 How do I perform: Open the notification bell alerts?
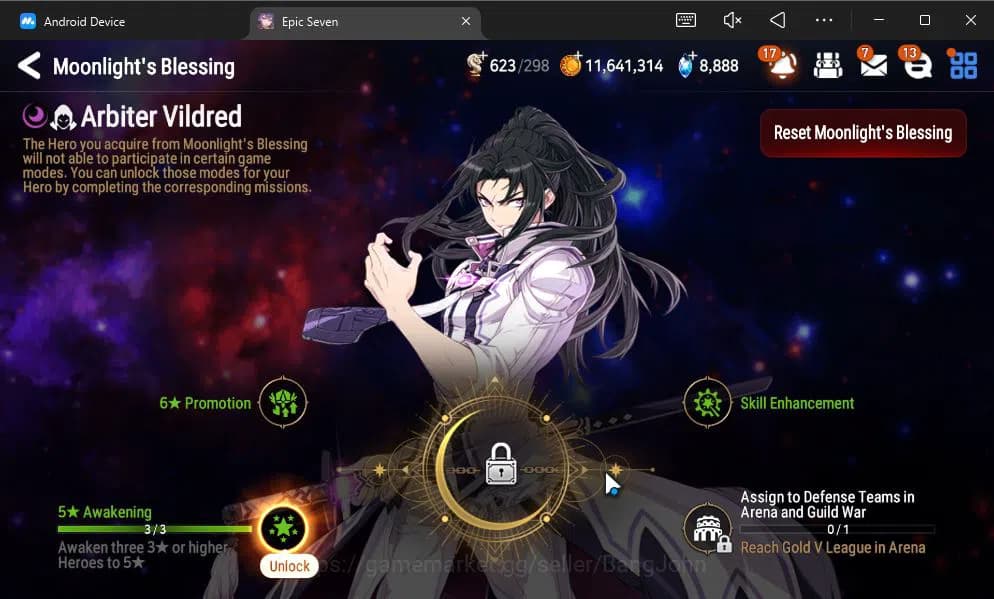pos(782,66)
